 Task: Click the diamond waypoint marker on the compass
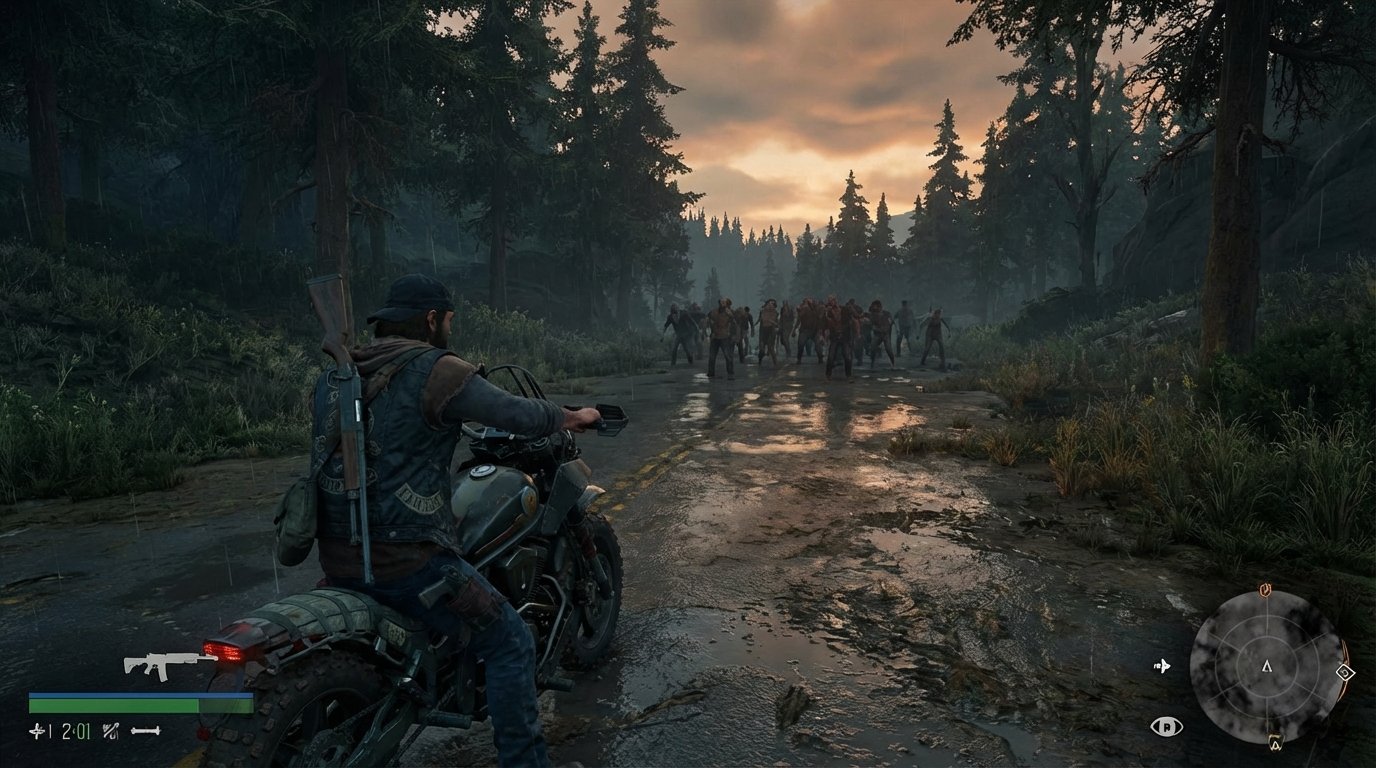[x=1345, y=672]
